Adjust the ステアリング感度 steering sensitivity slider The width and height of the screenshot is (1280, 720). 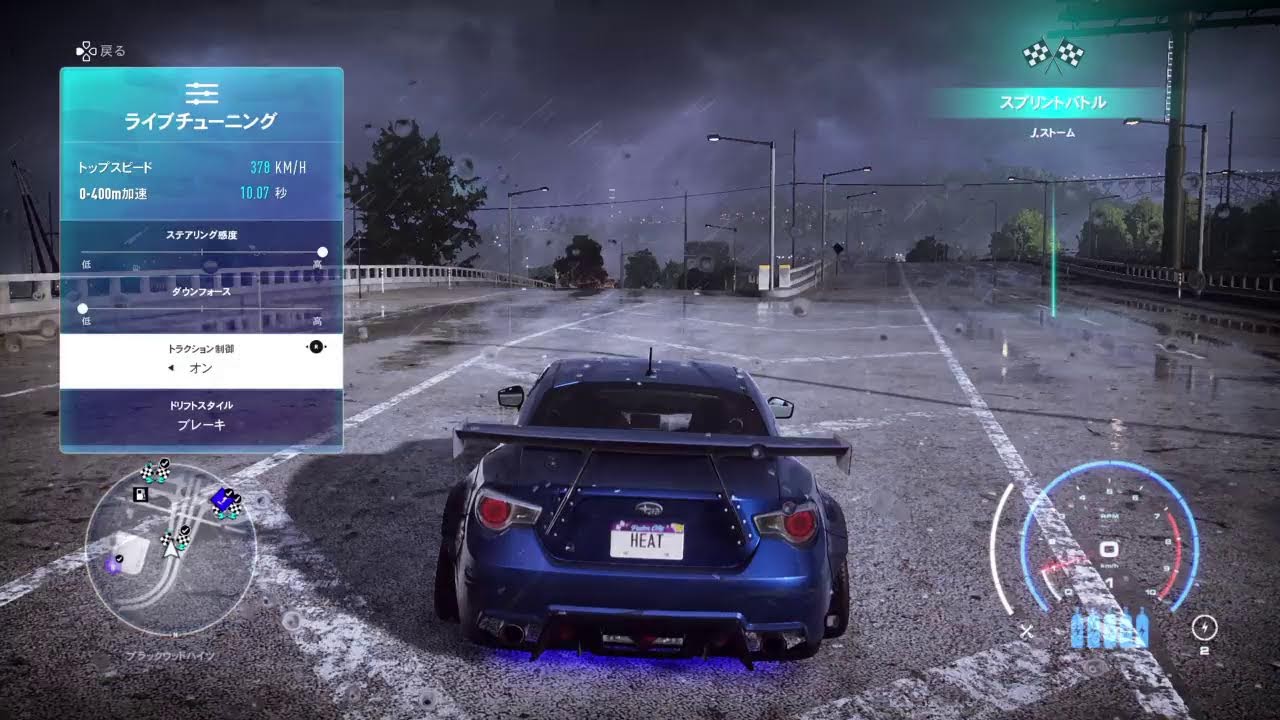click(x=322, y=252)
